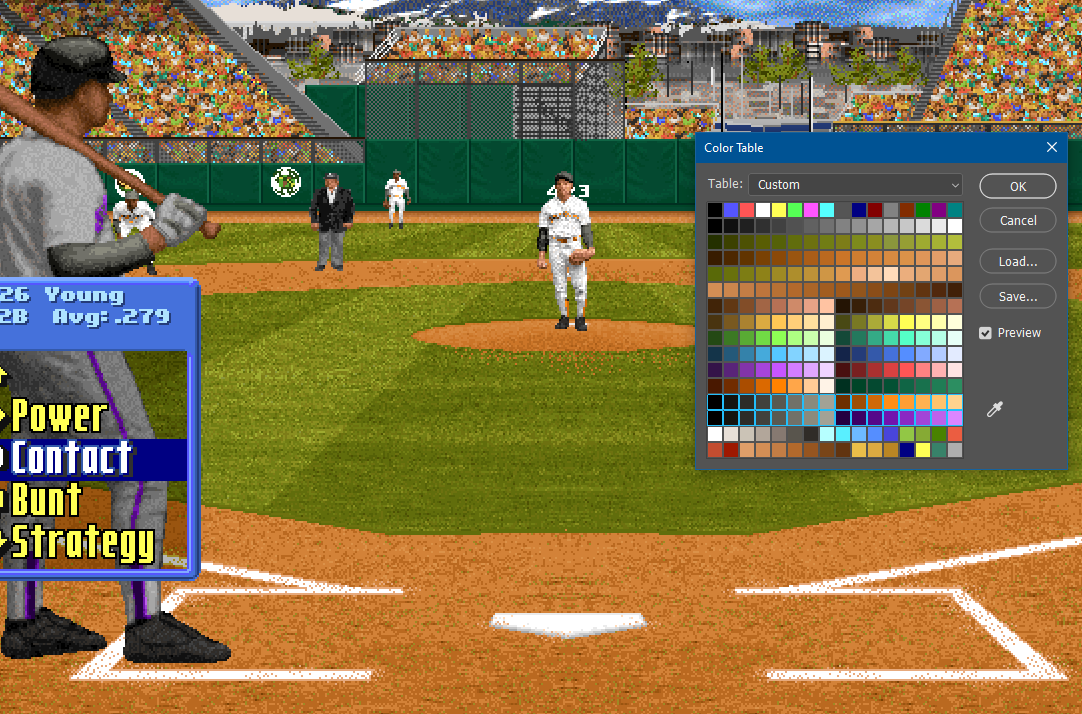Viewport: 1082px width, 714px height.
Task: Open the Strategy batting menu entry
Action: coord(82,542)
